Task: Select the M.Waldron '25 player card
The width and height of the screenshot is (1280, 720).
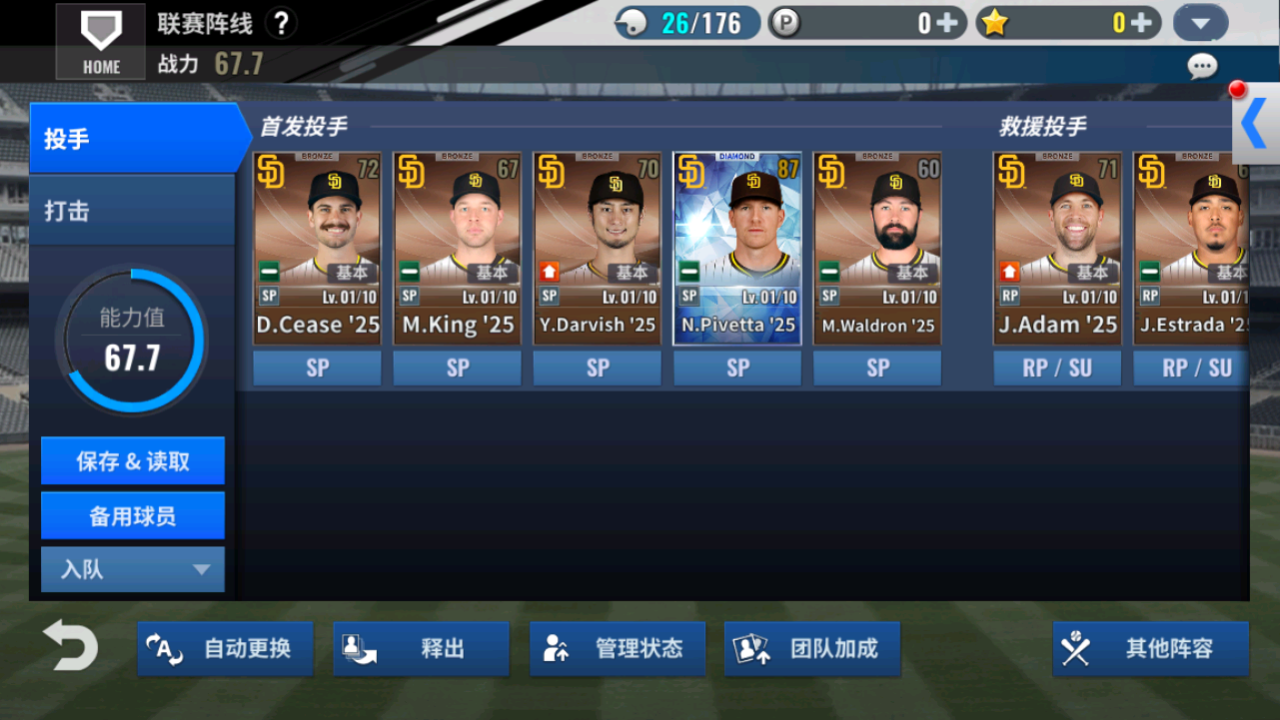Action: (x=877, y=249)
